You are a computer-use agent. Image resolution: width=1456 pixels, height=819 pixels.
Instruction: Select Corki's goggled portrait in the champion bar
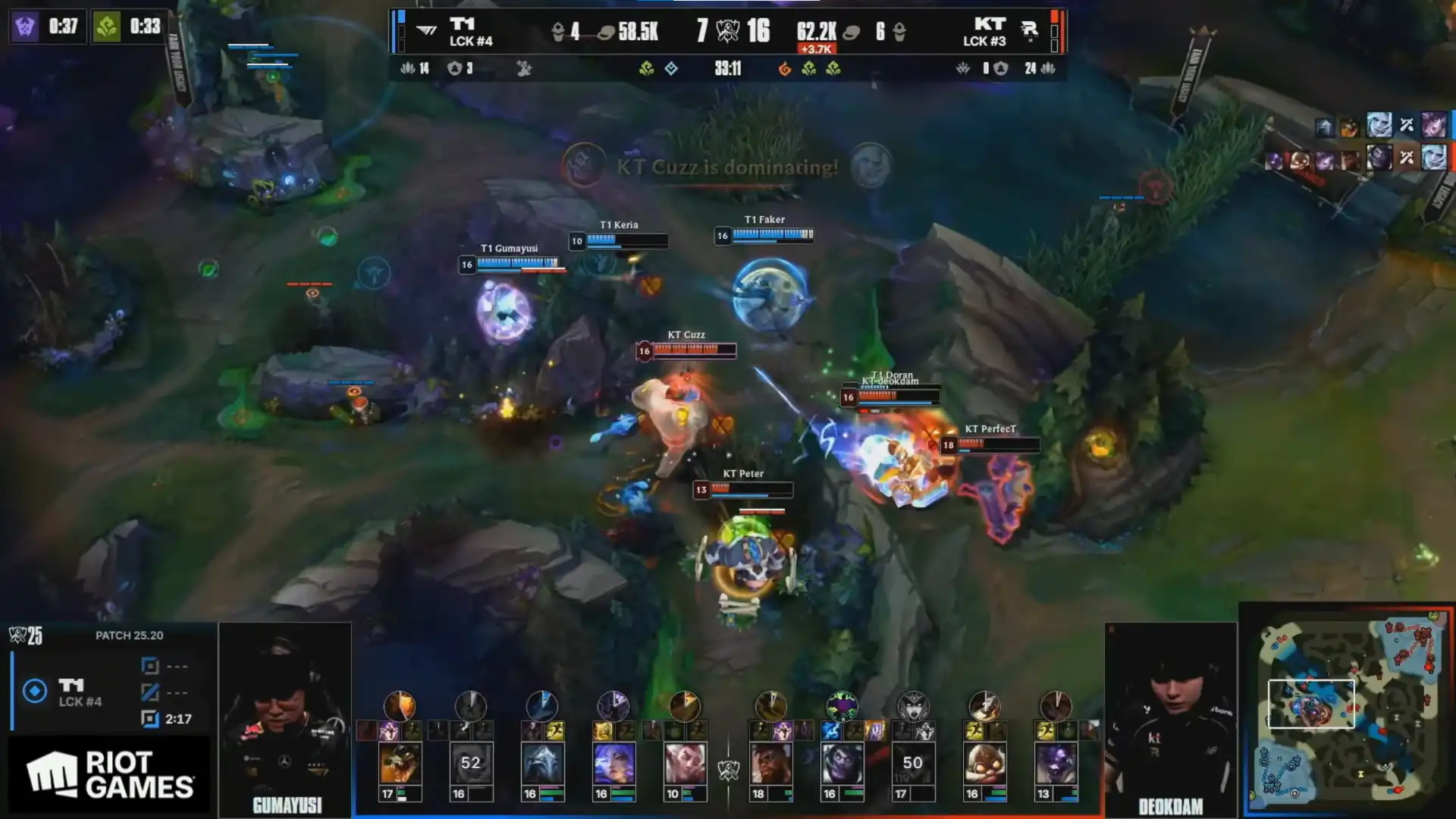(984, 762)
